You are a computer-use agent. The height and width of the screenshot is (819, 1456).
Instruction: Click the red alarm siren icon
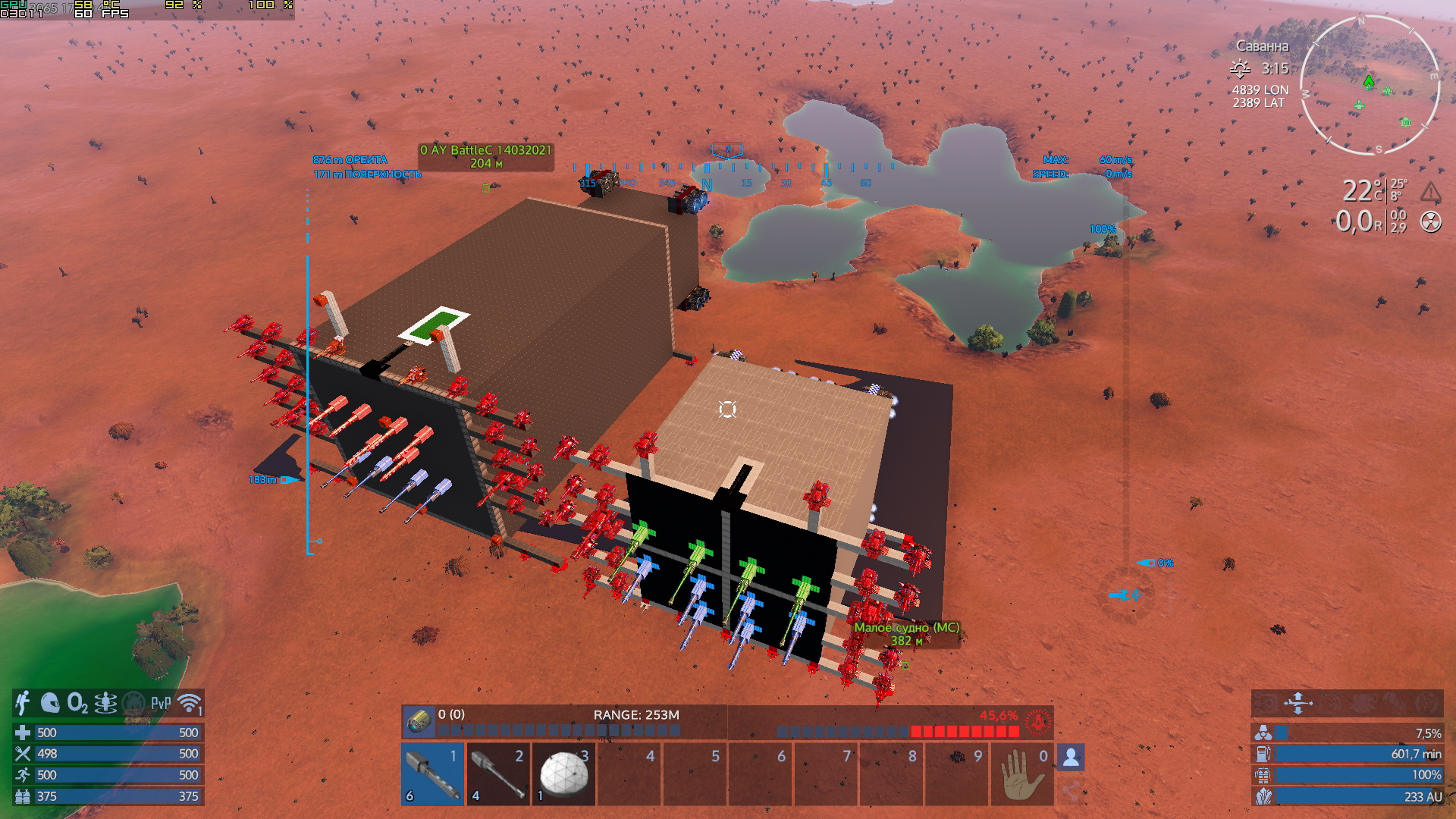click(x=1037, y=721)
